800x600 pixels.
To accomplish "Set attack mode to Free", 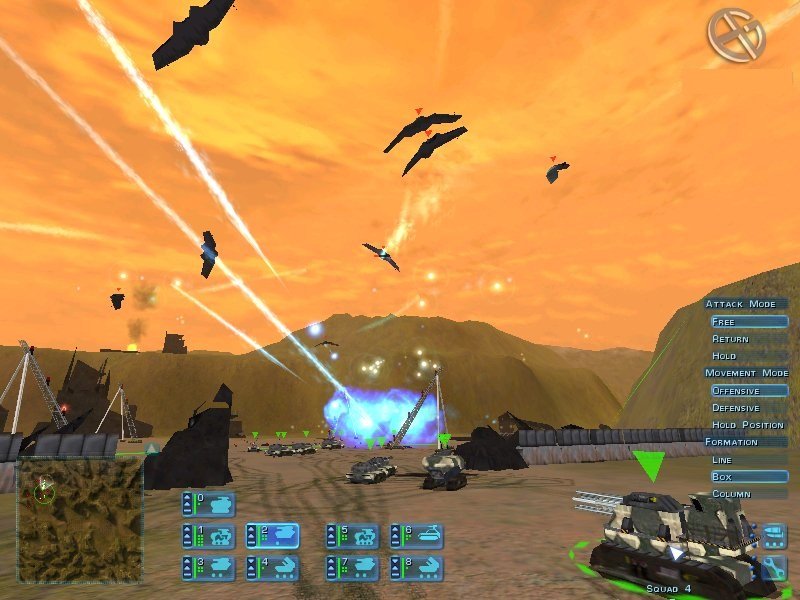I will tap(748, 322).
